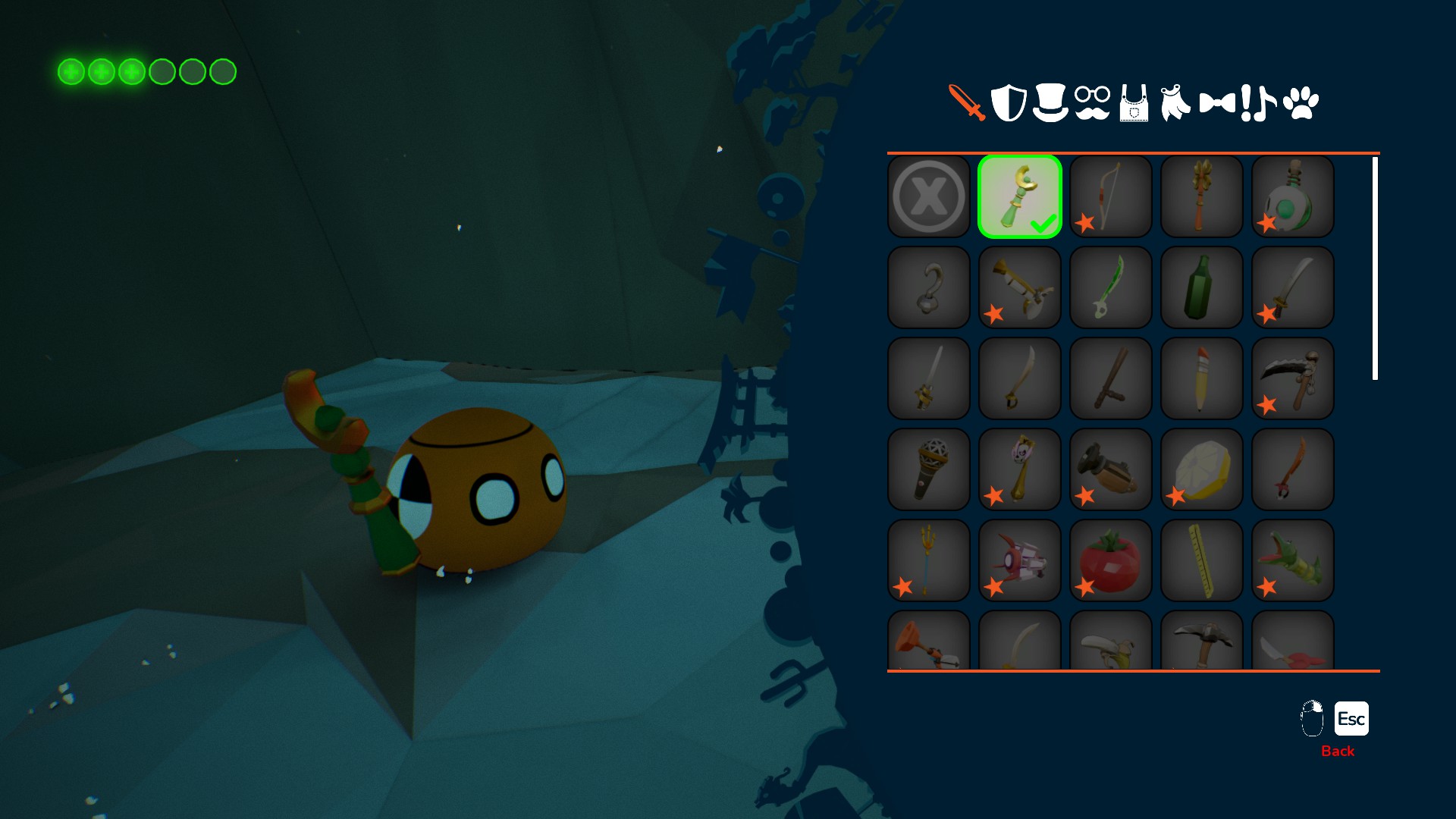
Task: Choose the yellow ruler weapon
Action: pyautogui.click(x=1202, y=560)
